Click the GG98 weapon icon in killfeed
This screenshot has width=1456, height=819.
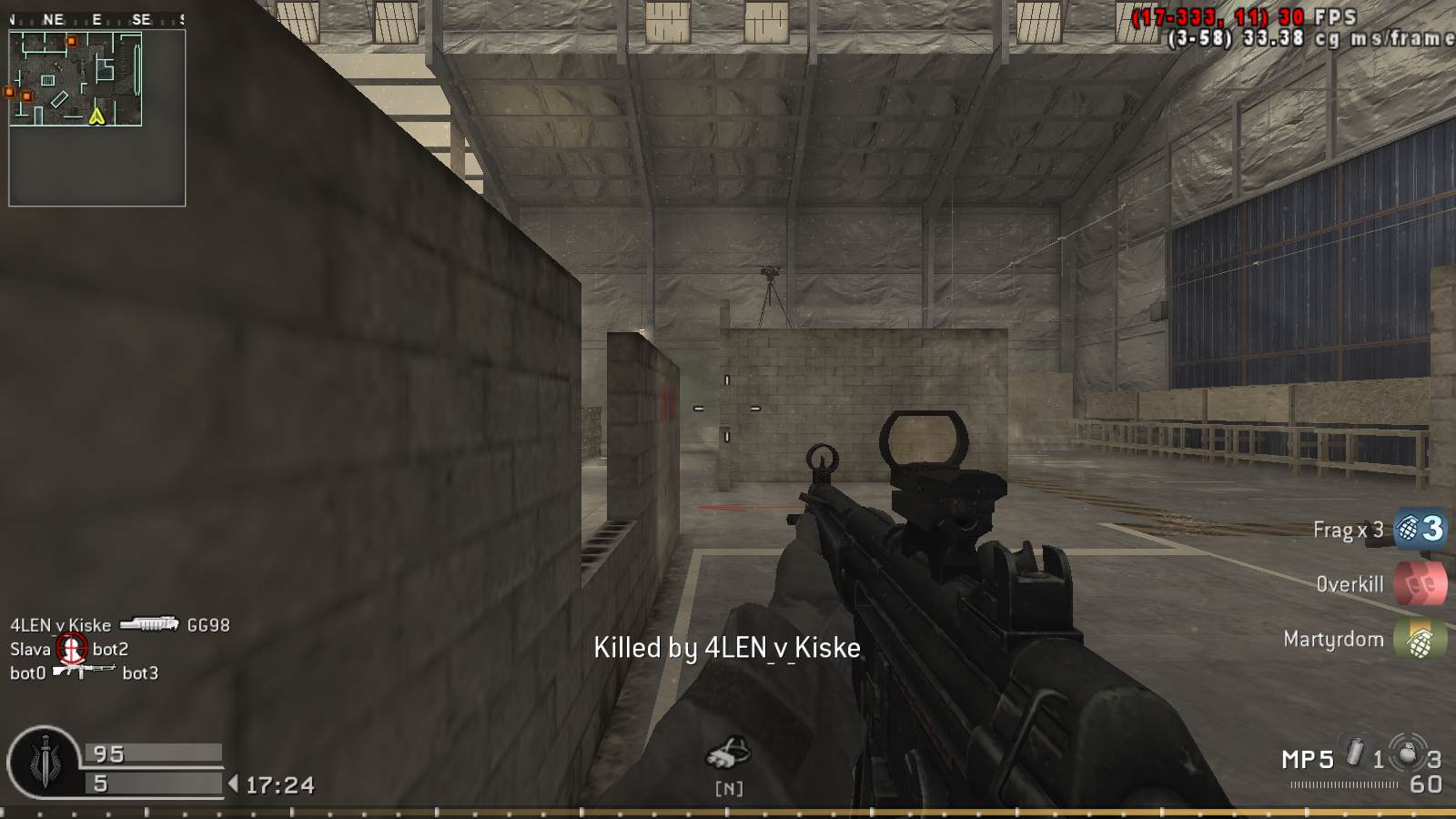149,625
